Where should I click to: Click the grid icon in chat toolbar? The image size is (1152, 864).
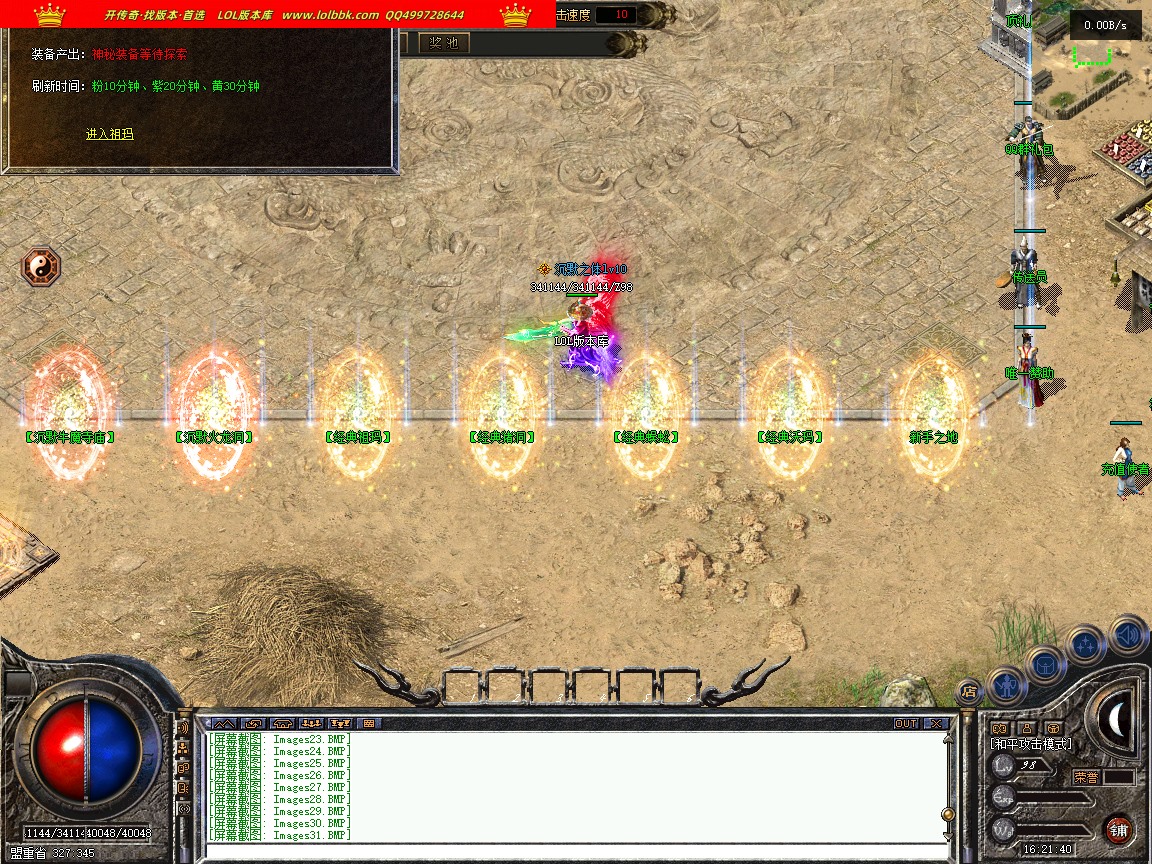(x=368, y=723)
